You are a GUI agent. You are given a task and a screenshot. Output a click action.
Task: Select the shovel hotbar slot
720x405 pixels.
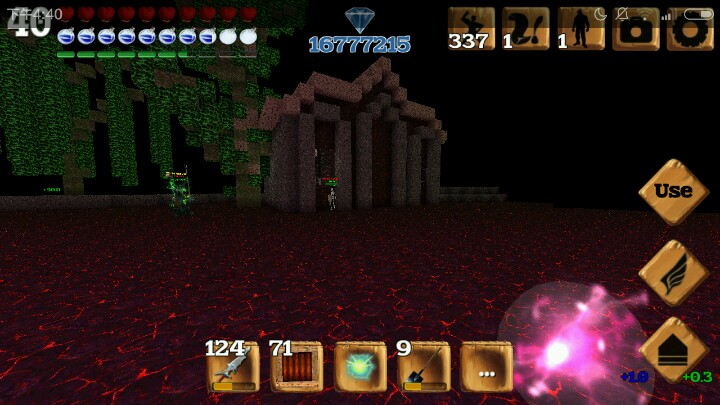click(424, 367)
